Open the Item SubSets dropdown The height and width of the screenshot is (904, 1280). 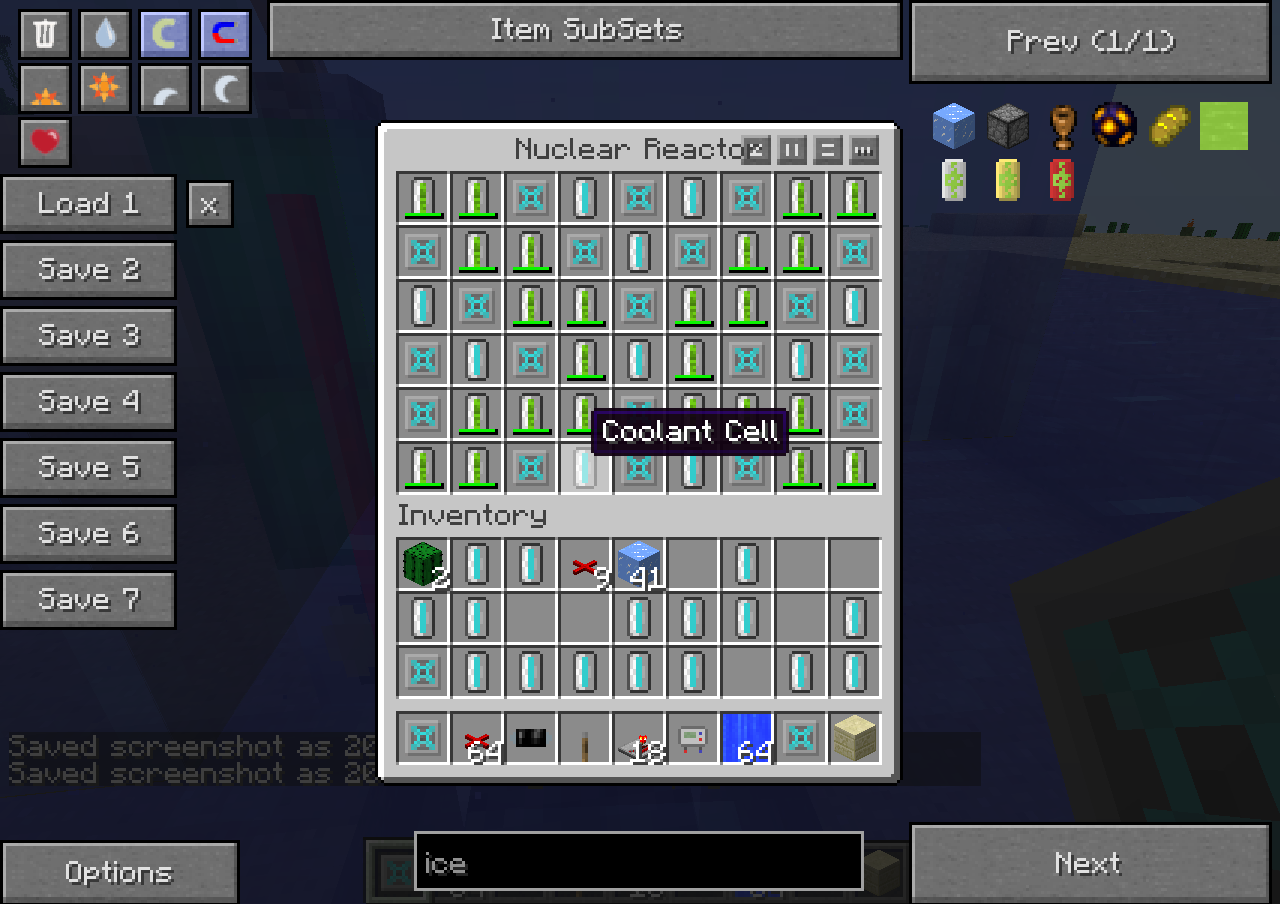tap(585, 30)
